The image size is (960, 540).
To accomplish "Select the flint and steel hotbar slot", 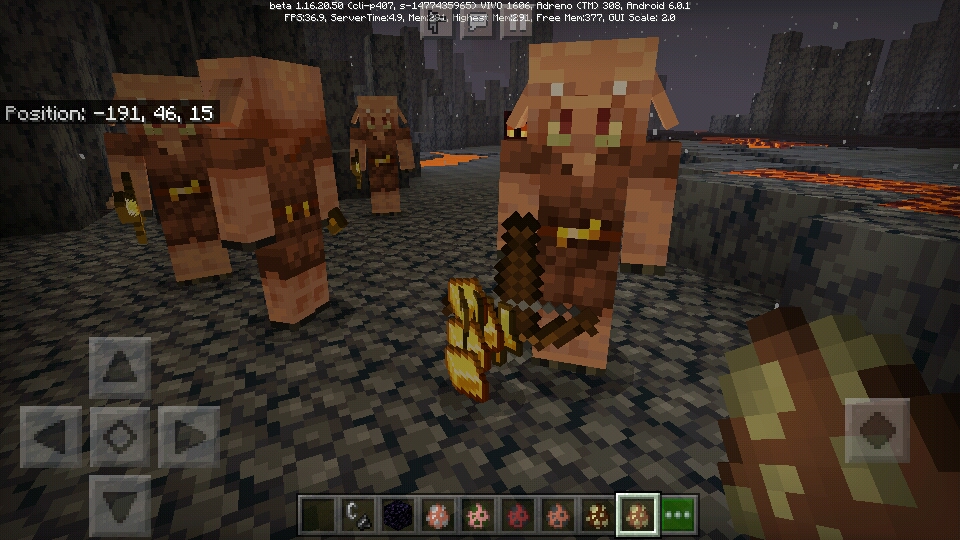I will tap(357, 515).
